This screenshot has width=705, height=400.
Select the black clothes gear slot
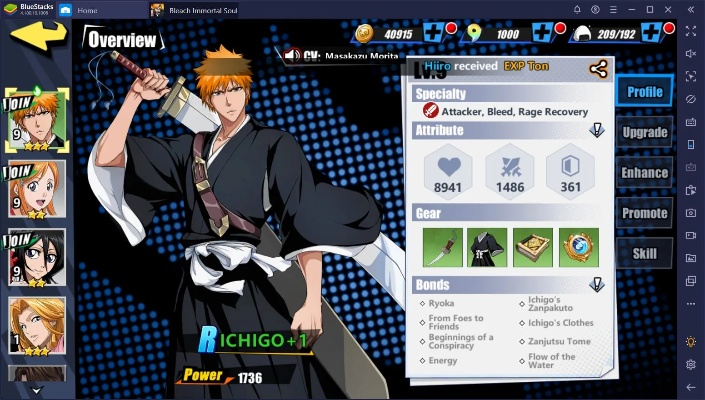pos(487,247)
